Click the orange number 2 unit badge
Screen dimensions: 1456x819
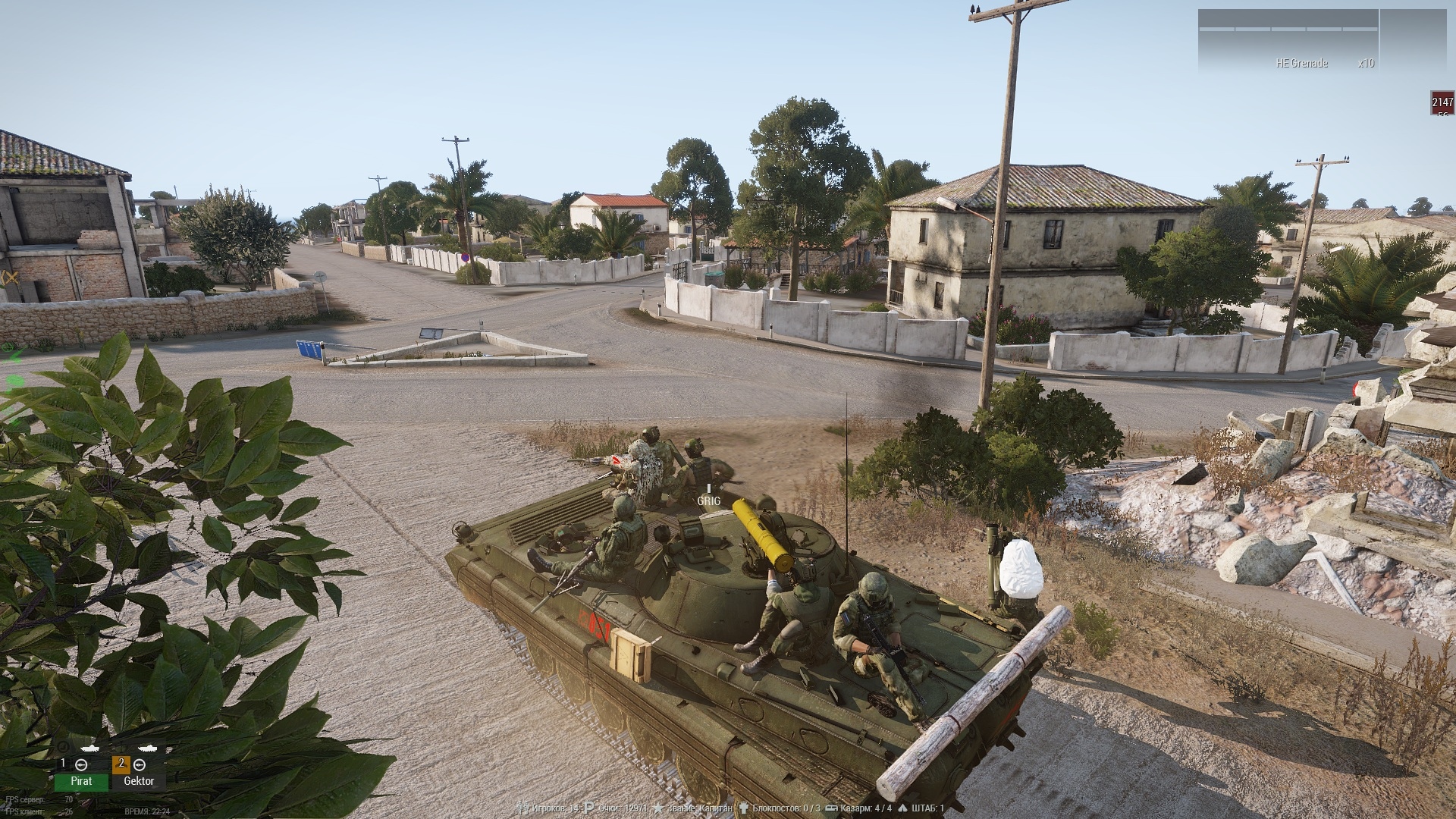(121, 764)
